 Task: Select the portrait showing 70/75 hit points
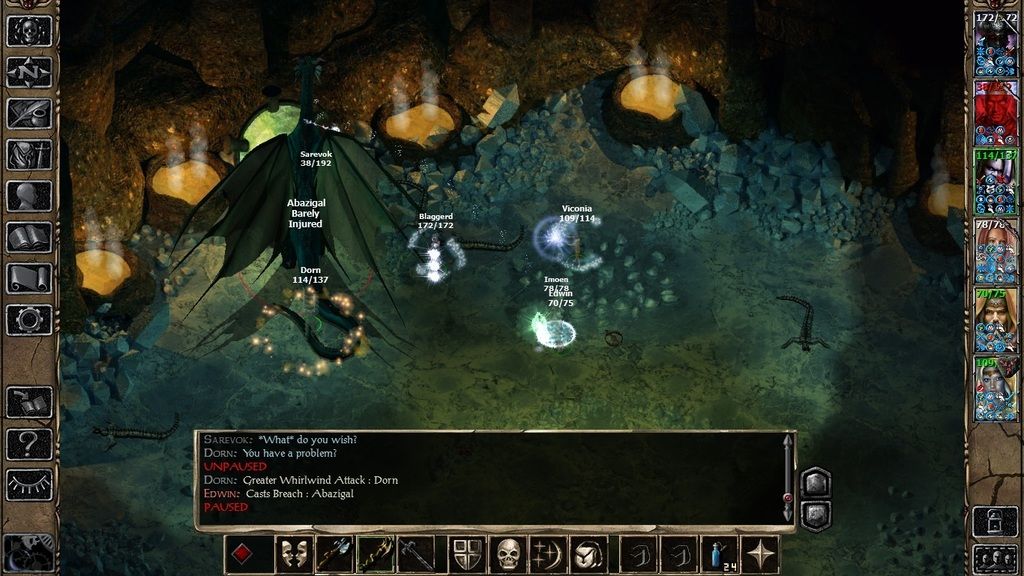[x=995, y=320]
